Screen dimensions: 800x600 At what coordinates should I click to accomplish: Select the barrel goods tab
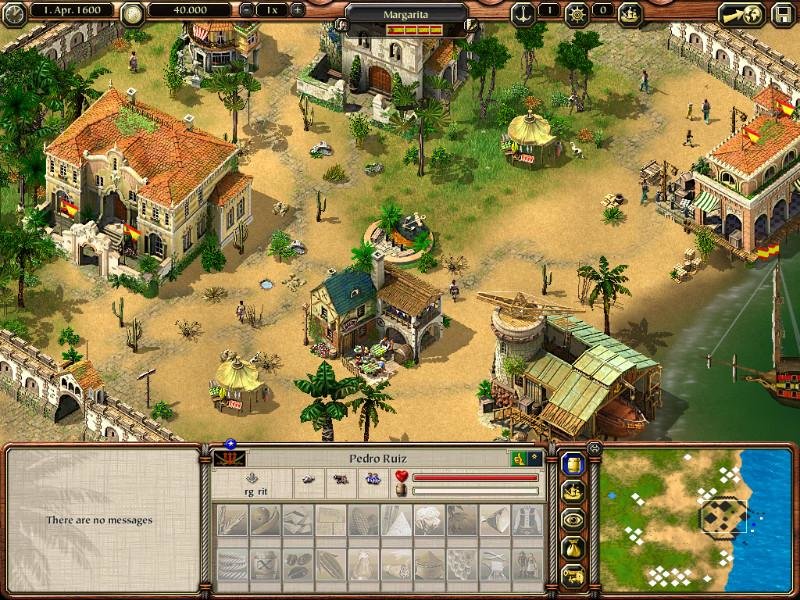point(573,464)
